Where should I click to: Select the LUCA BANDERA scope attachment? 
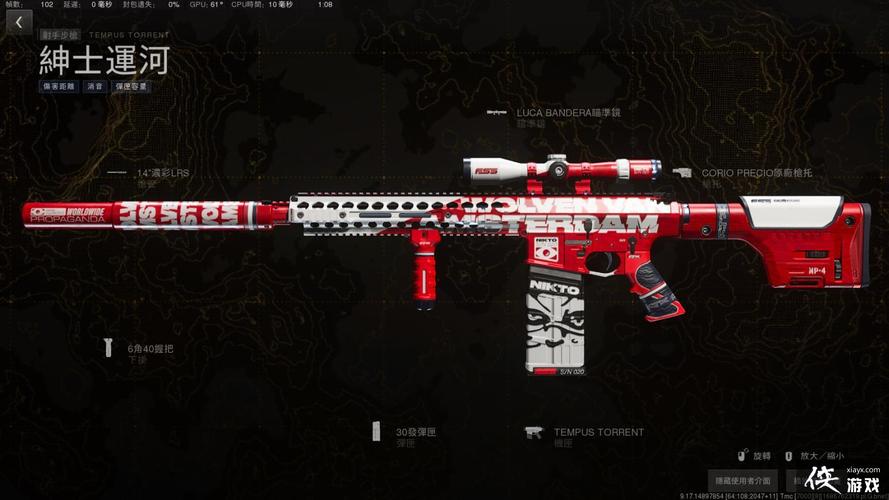point(567,113)
